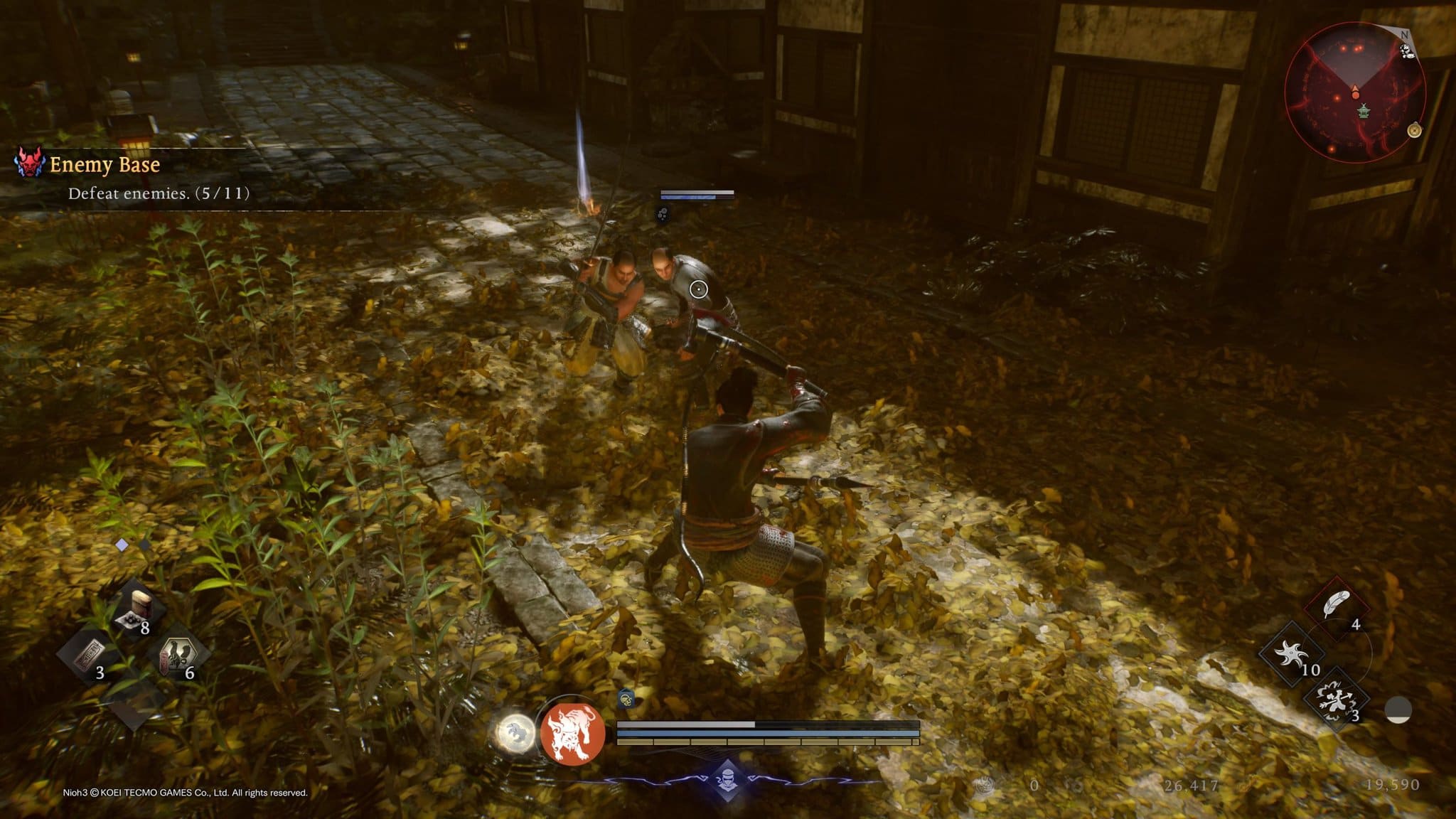Image resolution: width=1456 pixels, height=819 pixels.
Task: Click the half-filled round gauge icon
Action: (x=1398, y=710)
